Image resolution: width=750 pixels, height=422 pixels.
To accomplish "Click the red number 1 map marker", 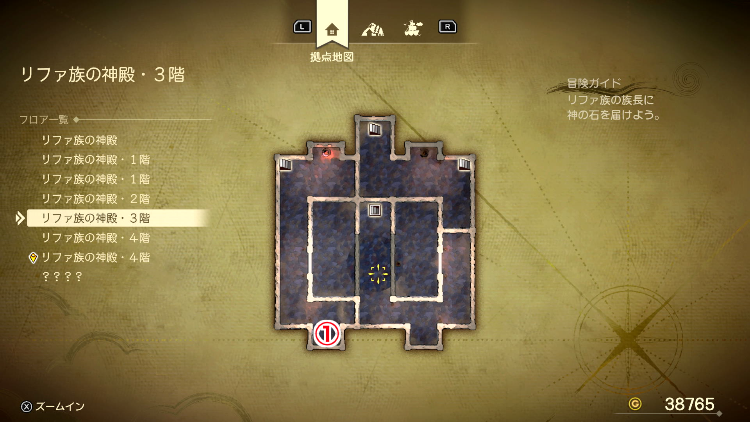I will point(328,334).
